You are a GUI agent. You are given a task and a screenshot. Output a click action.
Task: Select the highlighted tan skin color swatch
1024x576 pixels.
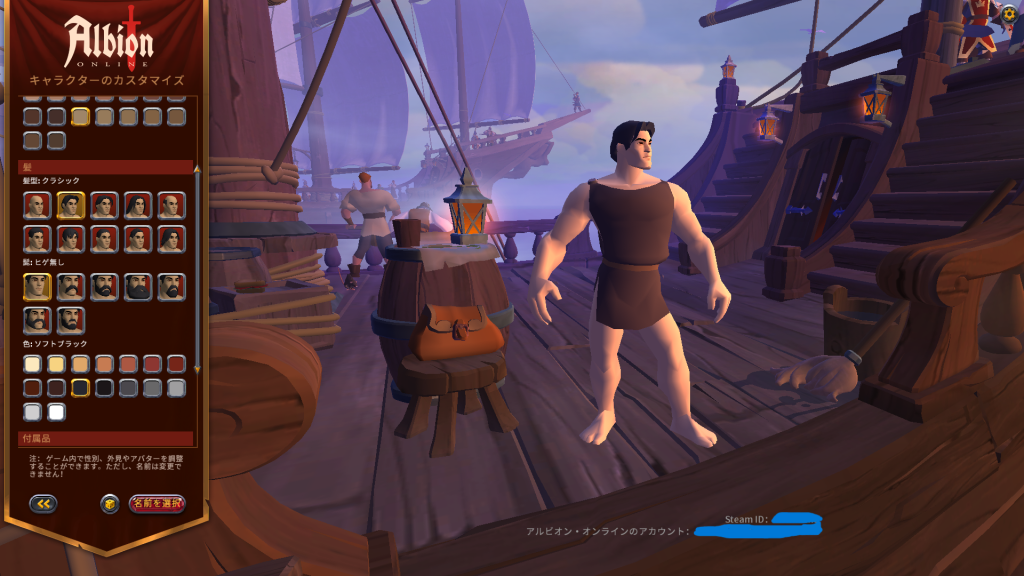[80, 117]
